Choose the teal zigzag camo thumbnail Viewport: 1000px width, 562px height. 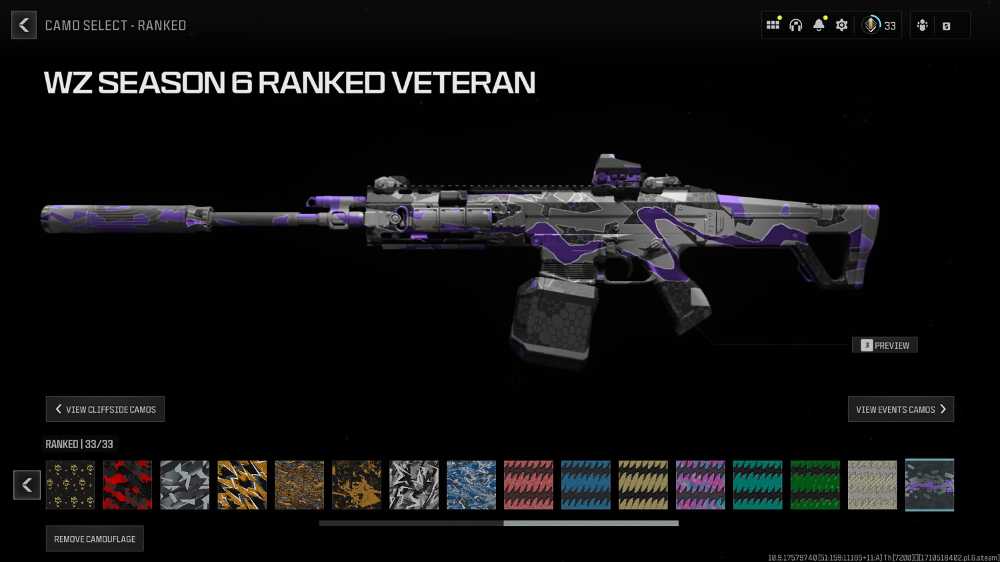click(758, 485)
